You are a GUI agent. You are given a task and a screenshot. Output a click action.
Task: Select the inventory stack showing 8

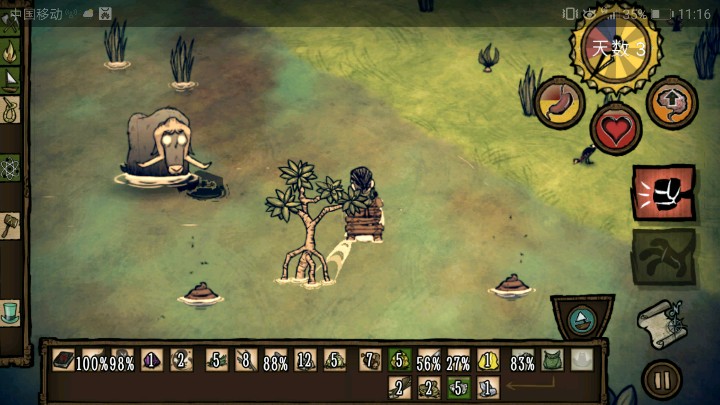(x=244, y=360)
